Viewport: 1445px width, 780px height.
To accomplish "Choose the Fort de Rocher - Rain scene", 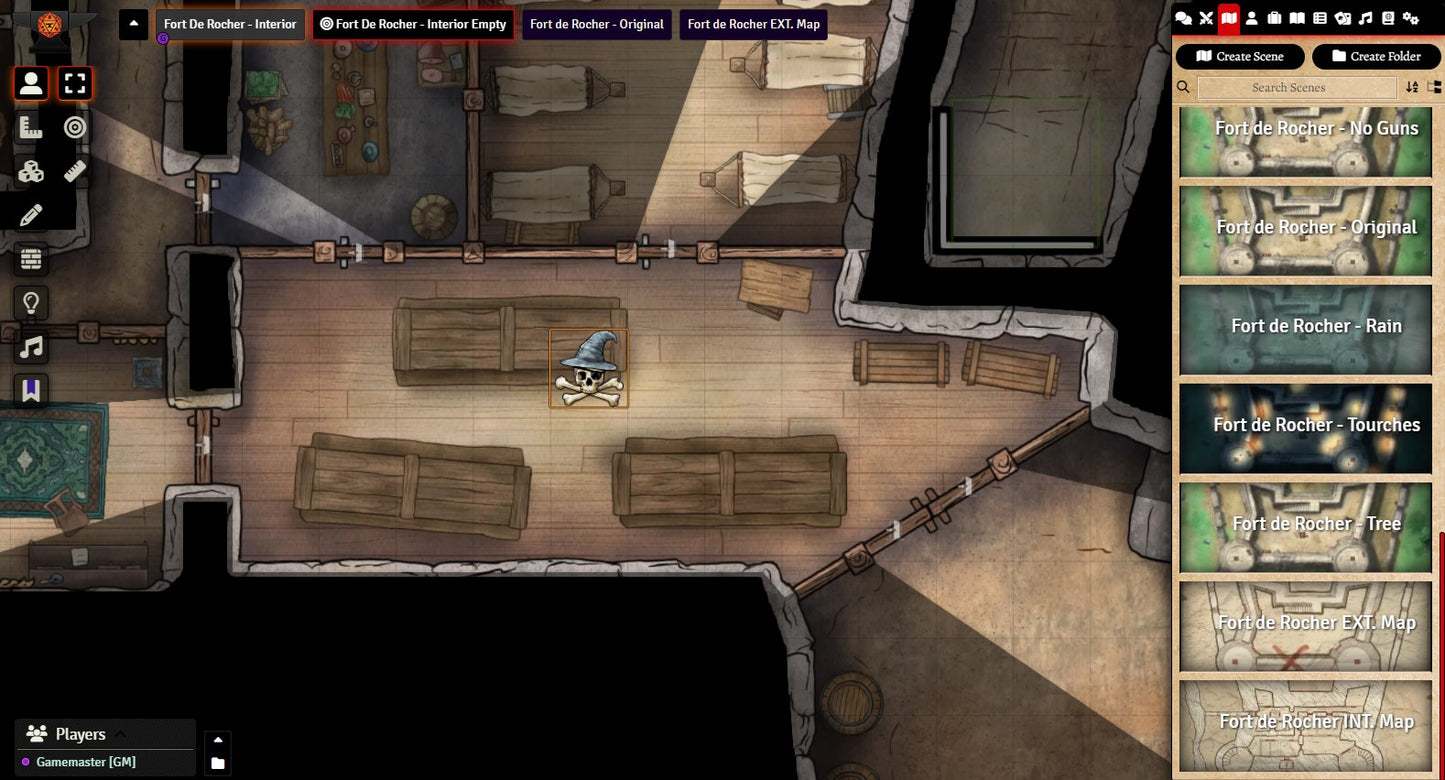I will coord(1306,330).
